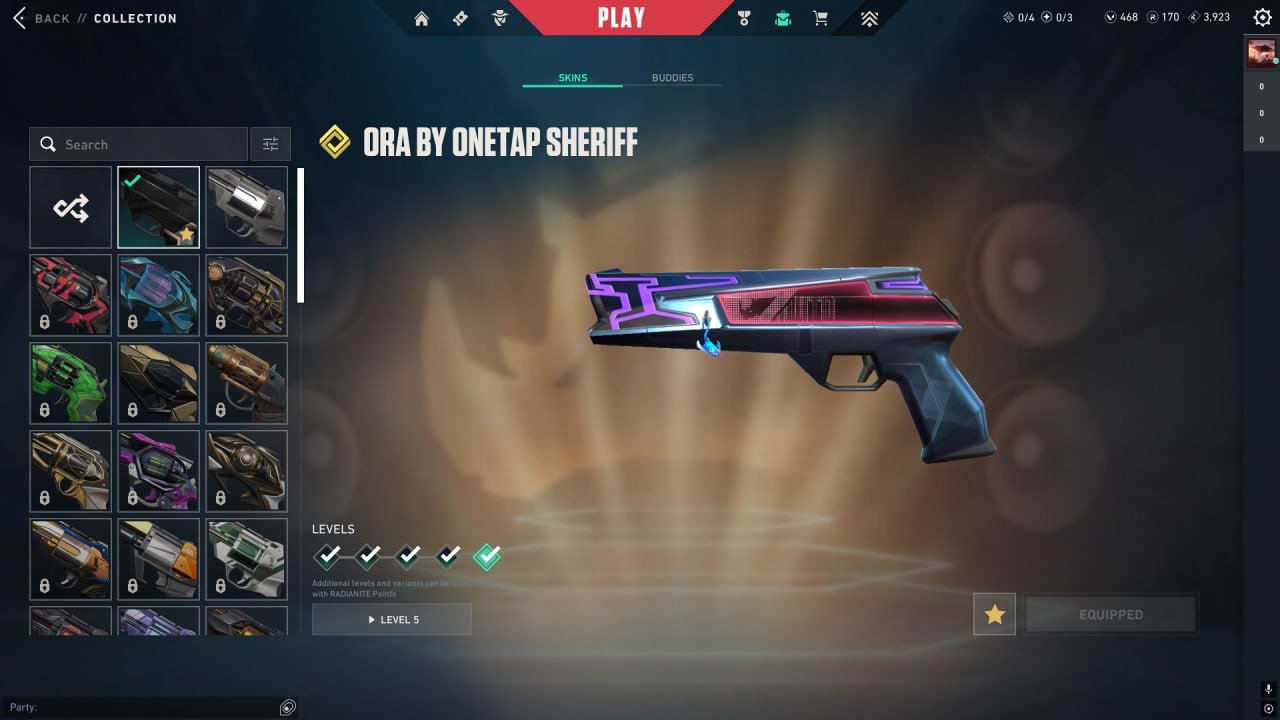Open the agents icon in top bar

[499, 18]
